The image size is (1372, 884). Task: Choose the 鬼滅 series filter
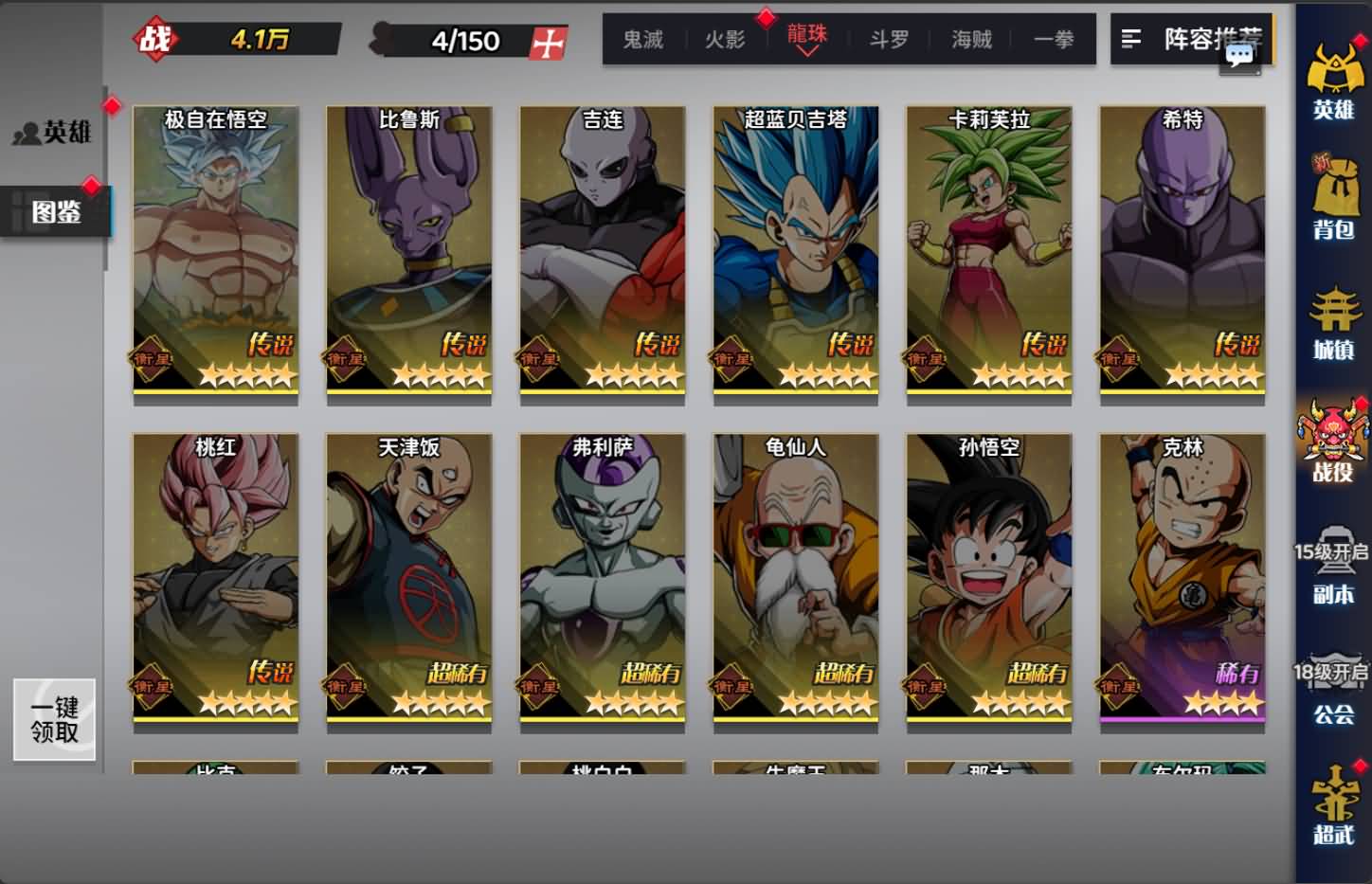tap(642, 40)
